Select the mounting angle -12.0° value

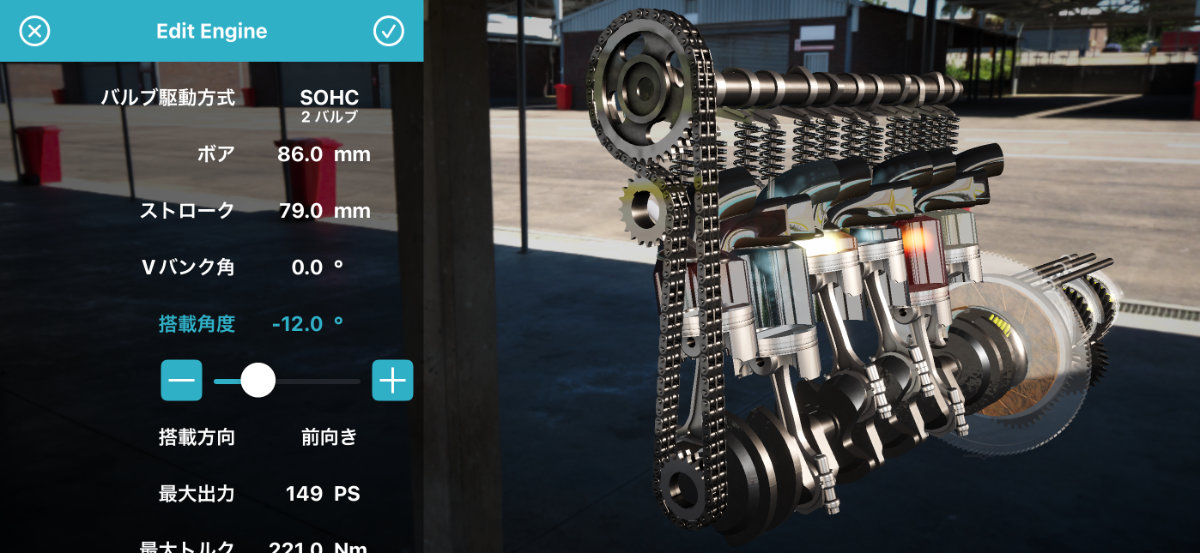tap(307, 324)
